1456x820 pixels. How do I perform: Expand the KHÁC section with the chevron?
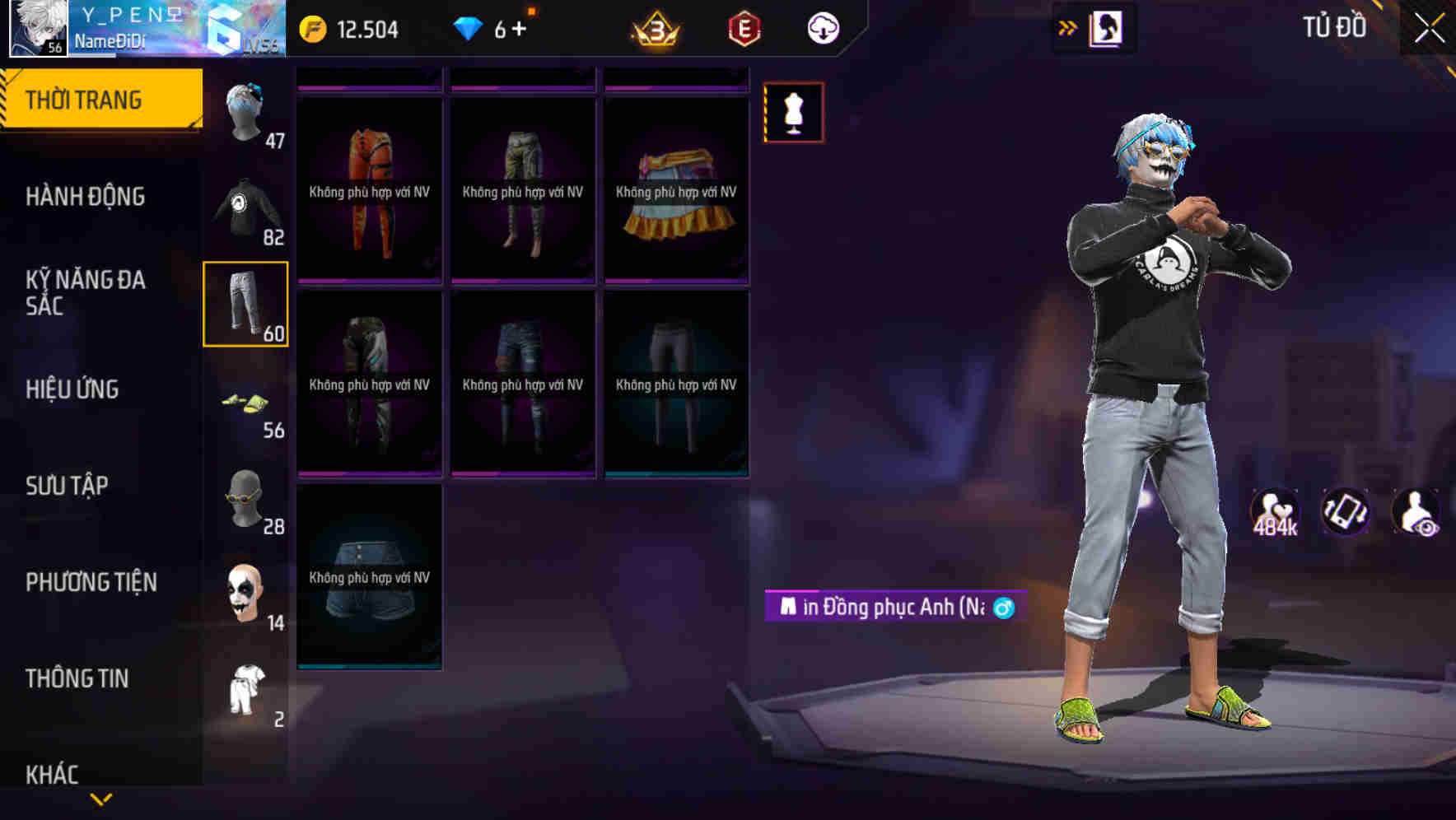[101, 801]
